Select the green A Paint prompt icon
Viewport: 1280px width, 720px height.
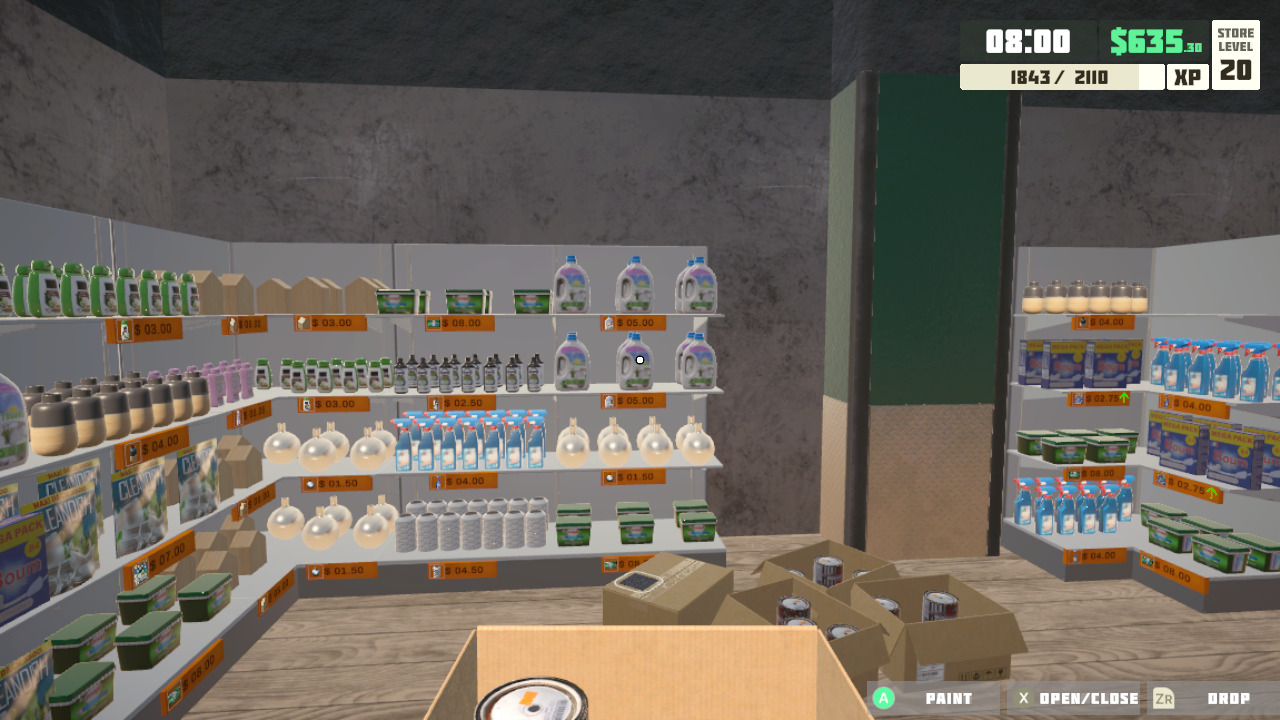[x=884, y=698]
